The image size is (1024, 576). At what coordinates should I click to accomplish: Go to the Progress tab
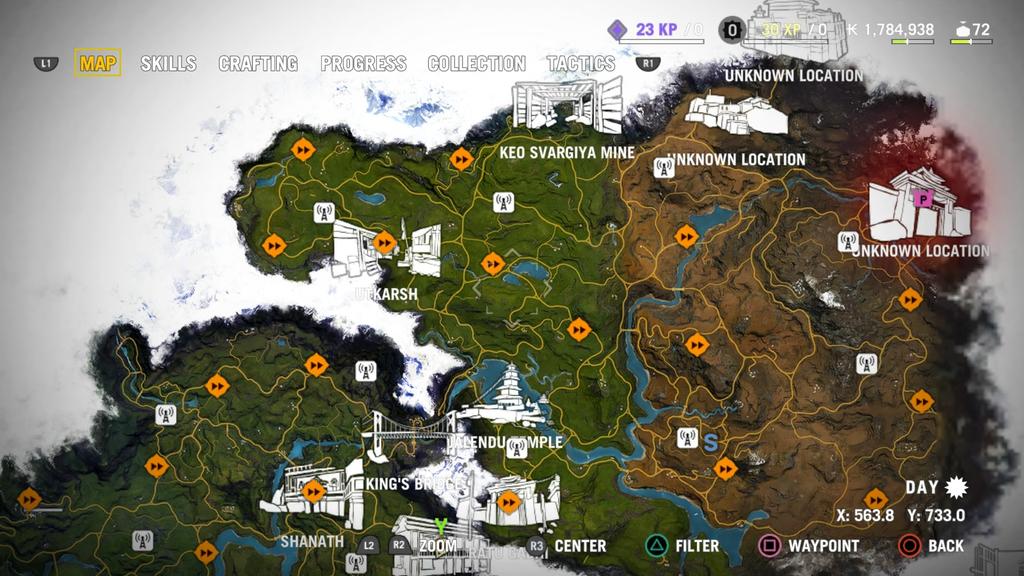(x=363, y=64)
